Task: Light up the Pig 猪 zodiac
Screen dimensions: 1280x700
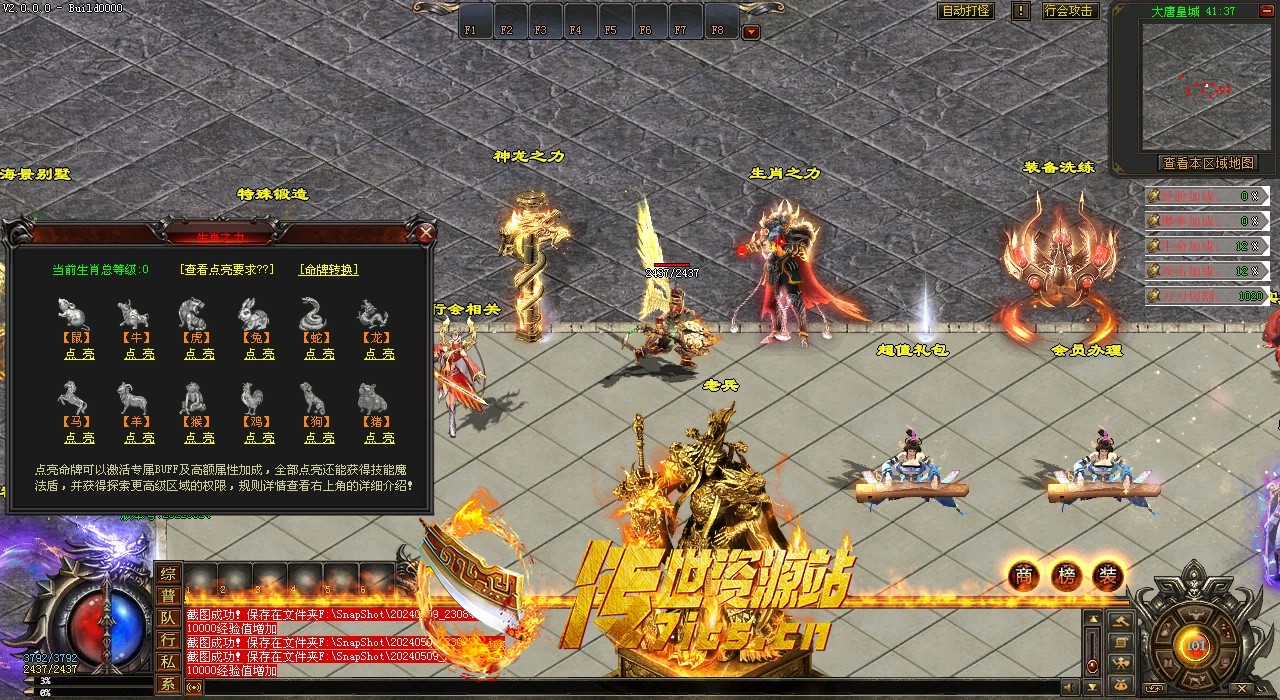Action: tap(379, 438)
